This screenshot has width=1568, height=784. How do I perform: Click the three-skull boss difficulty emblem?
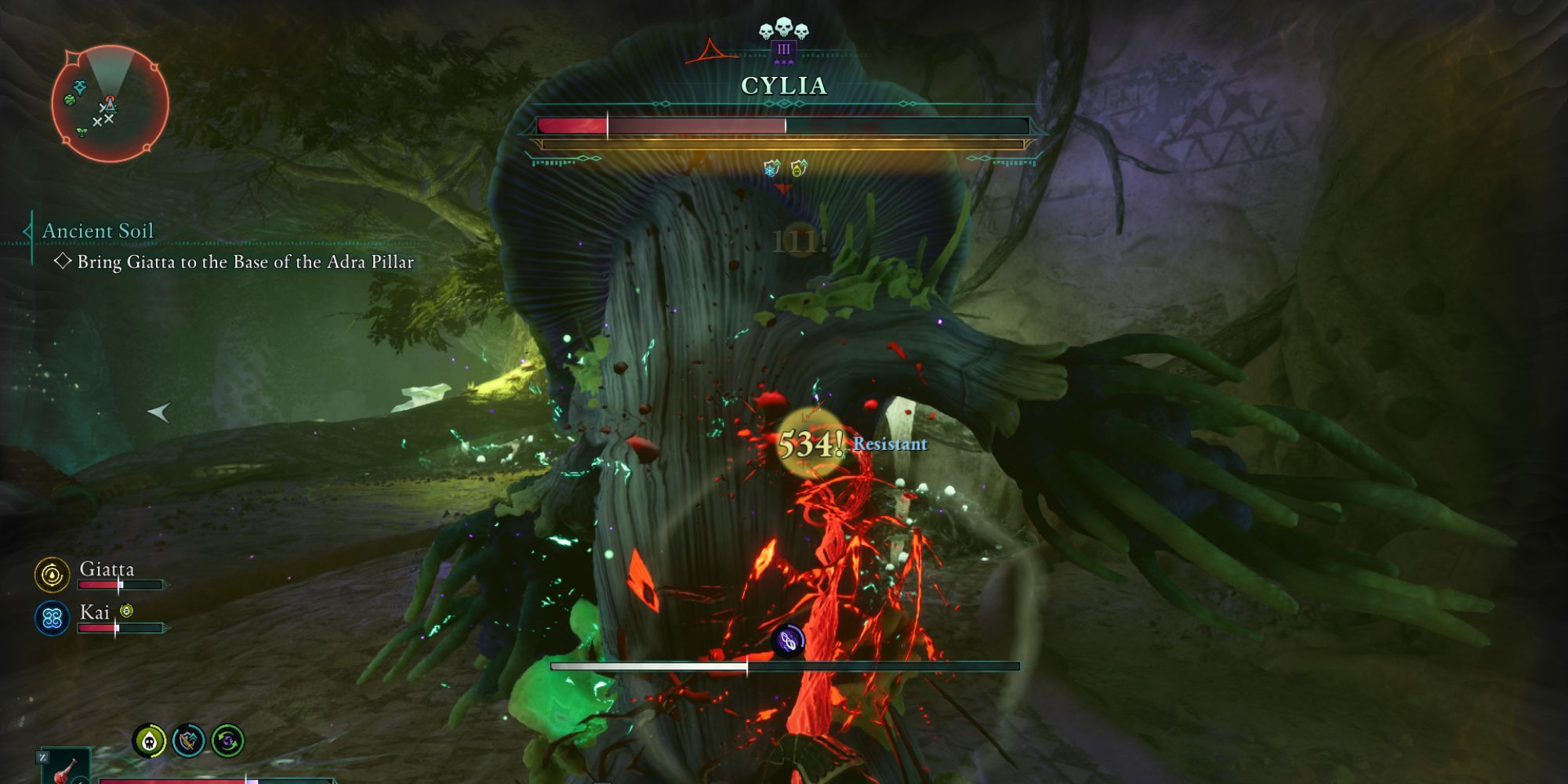784,30
